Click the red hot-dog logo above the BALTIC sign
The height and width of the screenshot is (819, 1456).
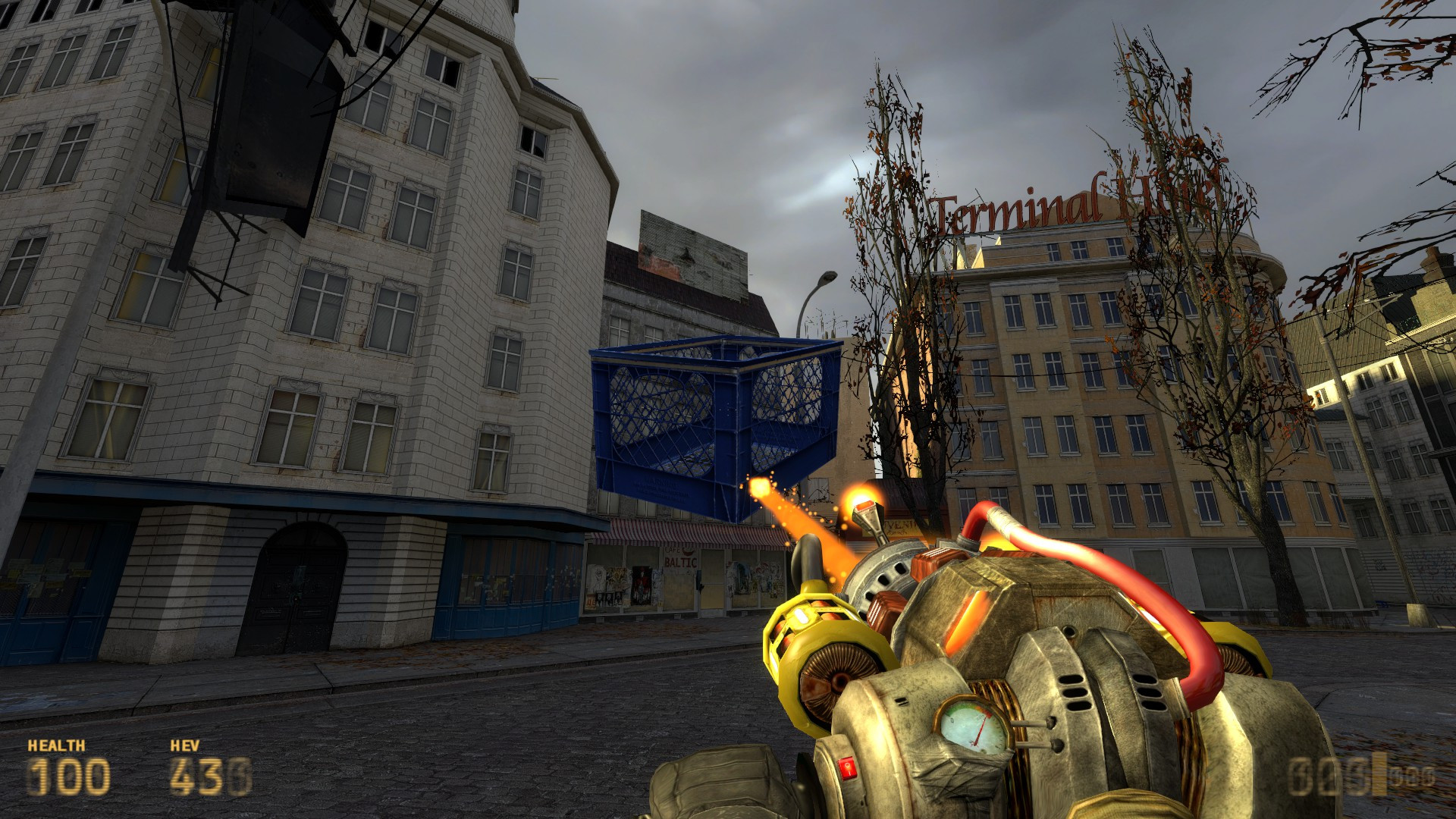click(686, 551)
